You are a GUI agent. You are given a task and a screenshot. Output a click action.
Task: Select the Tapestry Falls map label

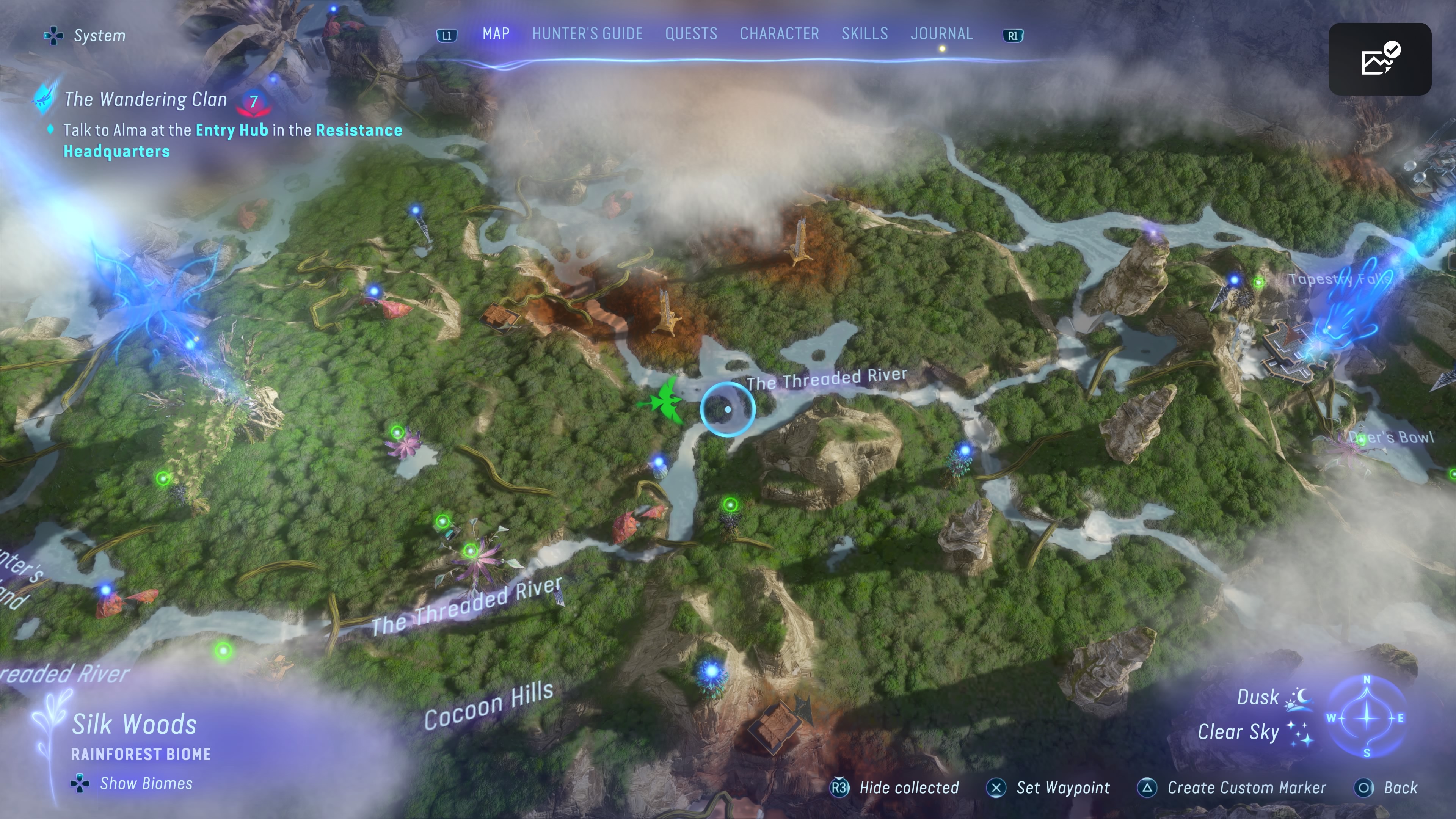pyautogui.click(x=1340, y=279)
